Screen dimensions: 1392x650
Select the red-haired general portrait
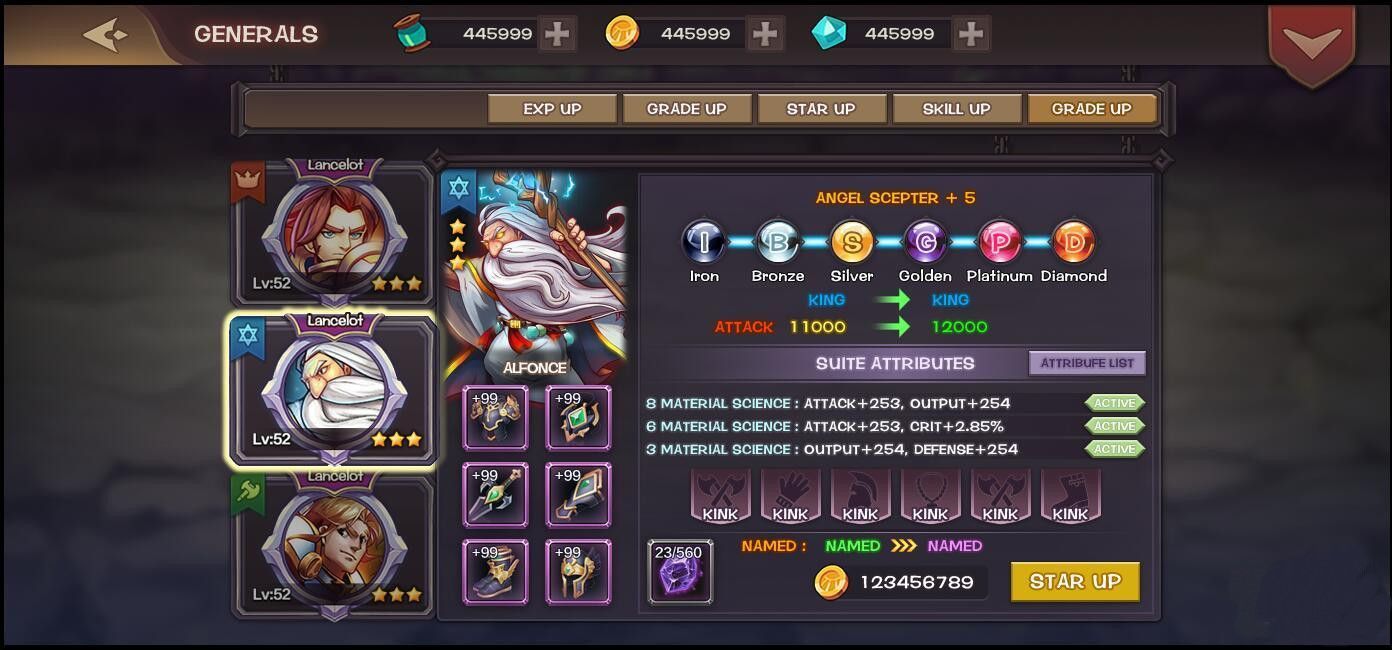(x=334, y=234)
